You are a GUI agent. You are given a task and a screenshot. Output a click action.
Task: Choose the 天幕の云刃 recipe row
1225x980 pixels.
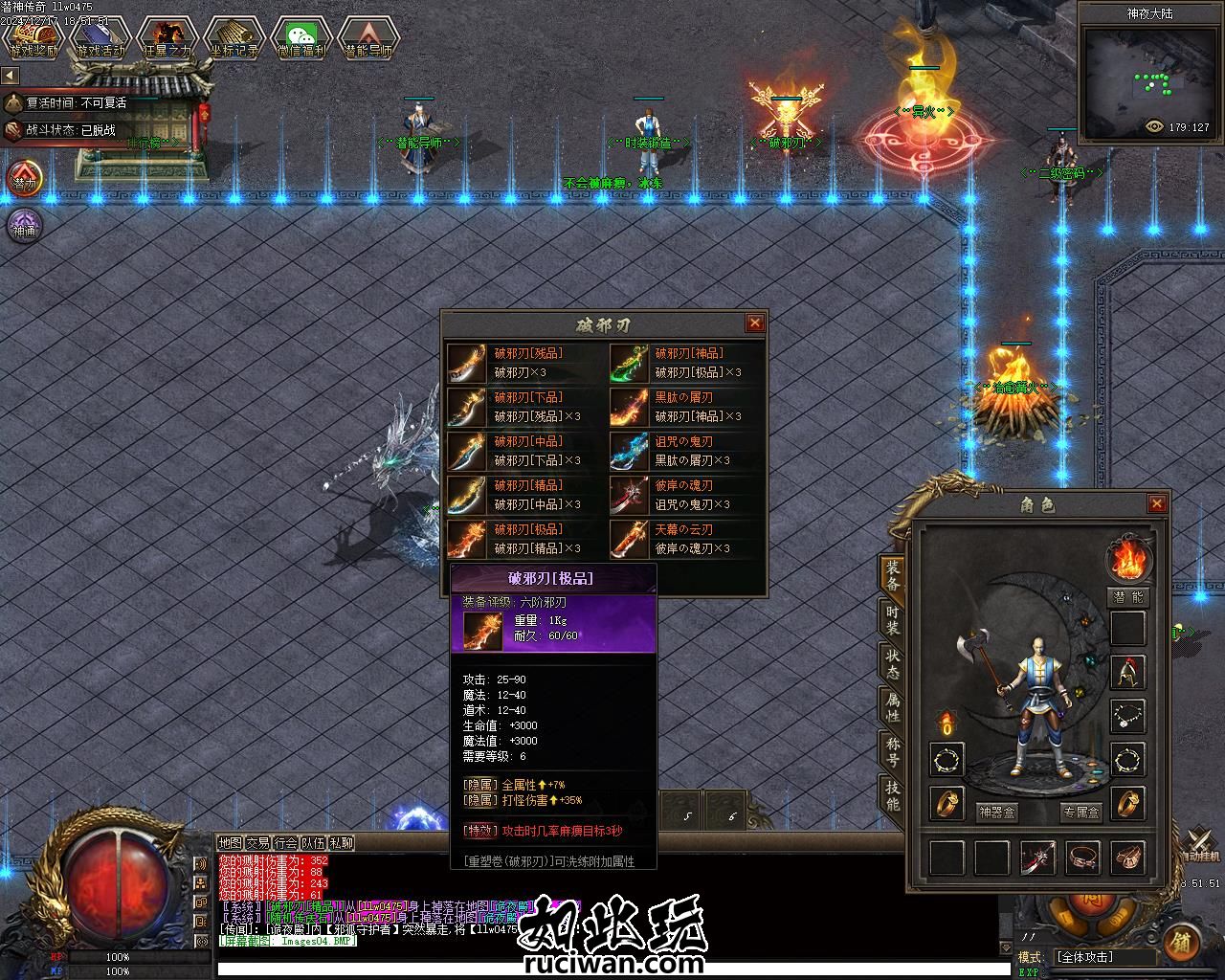pyautogui.click(x=687, y=539)
